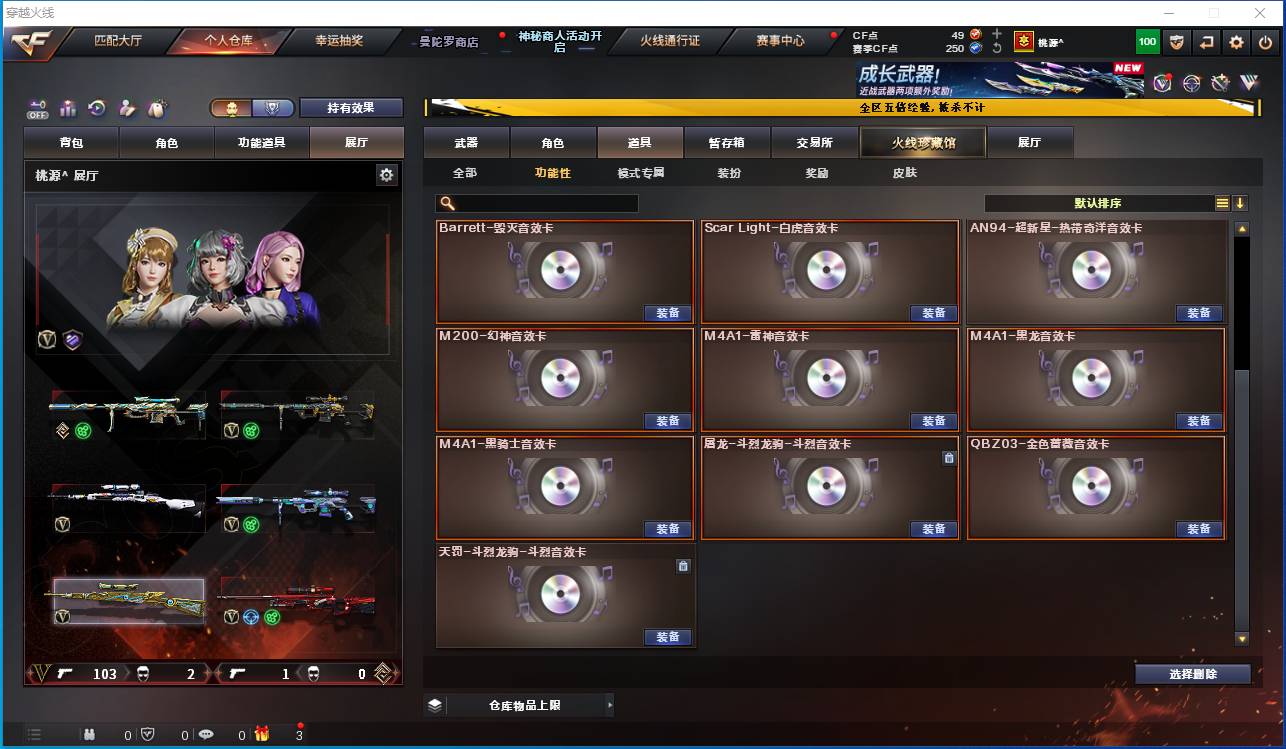Image resolution: width=1286 pixels, height=749 pixels.
Task: Select the crosshair/target icon below the top banner
Action: pos(1190,83)
